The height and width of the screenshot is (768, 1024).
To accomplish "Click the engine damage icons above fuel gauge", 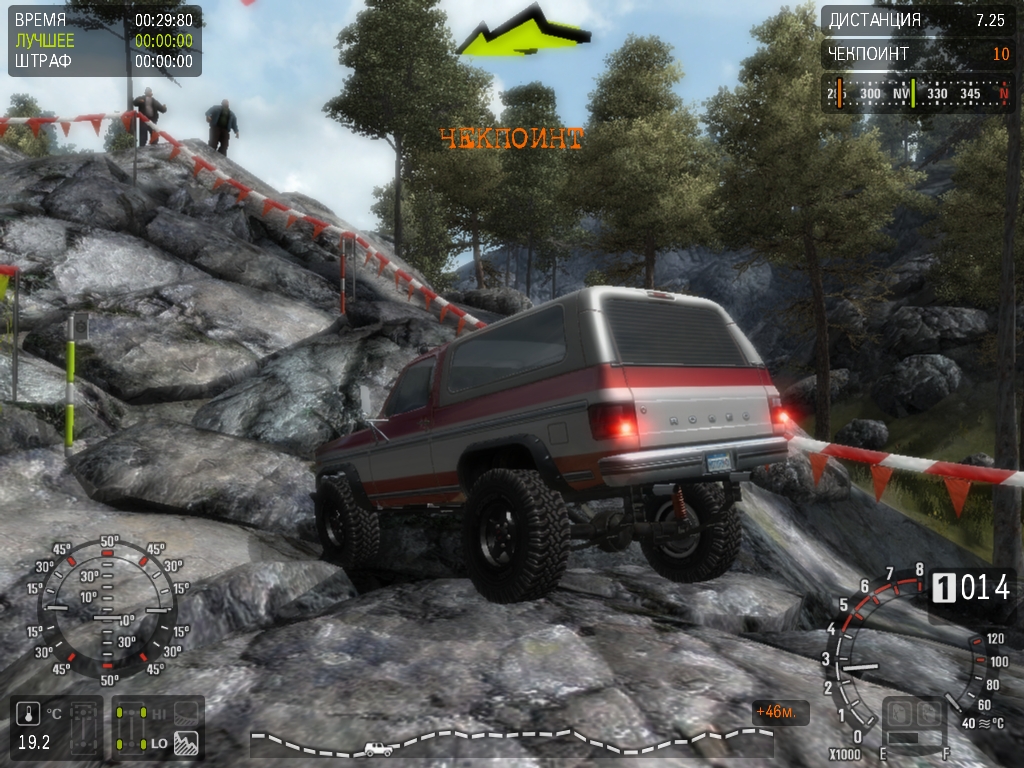I will point(916,714).
